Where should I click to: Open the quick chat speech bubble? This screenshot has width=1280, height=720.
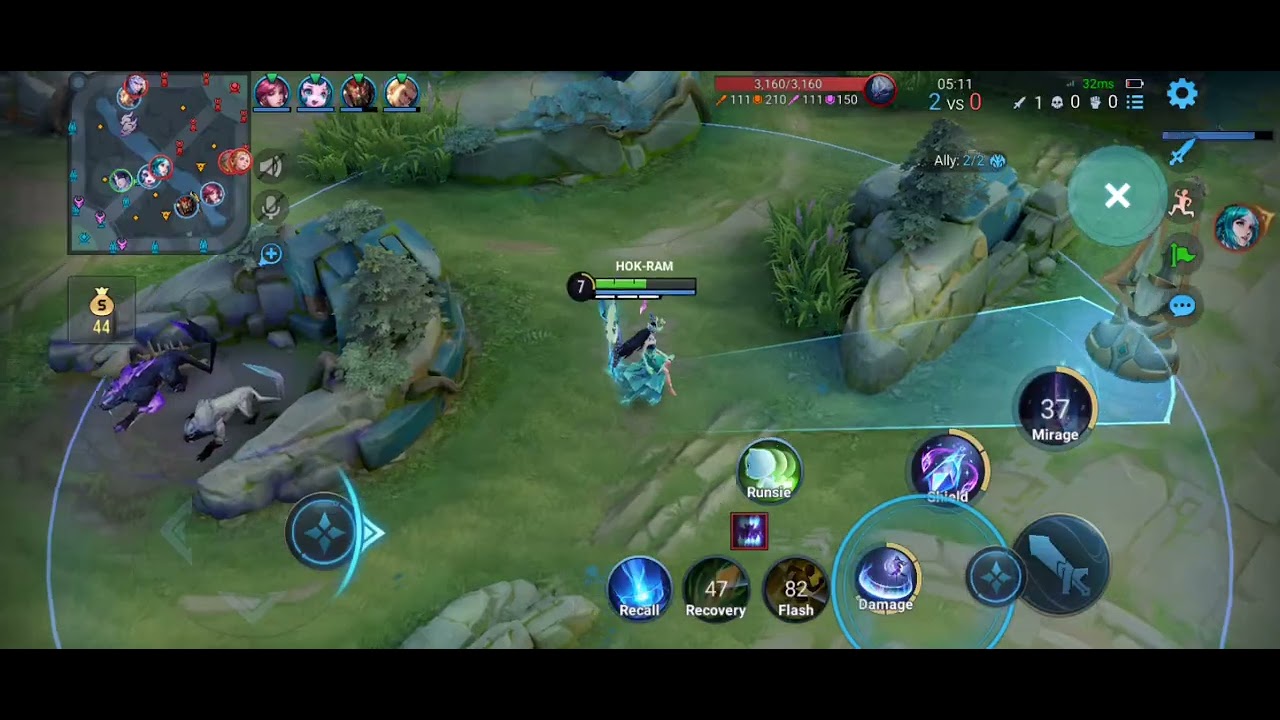[1182, 306]
